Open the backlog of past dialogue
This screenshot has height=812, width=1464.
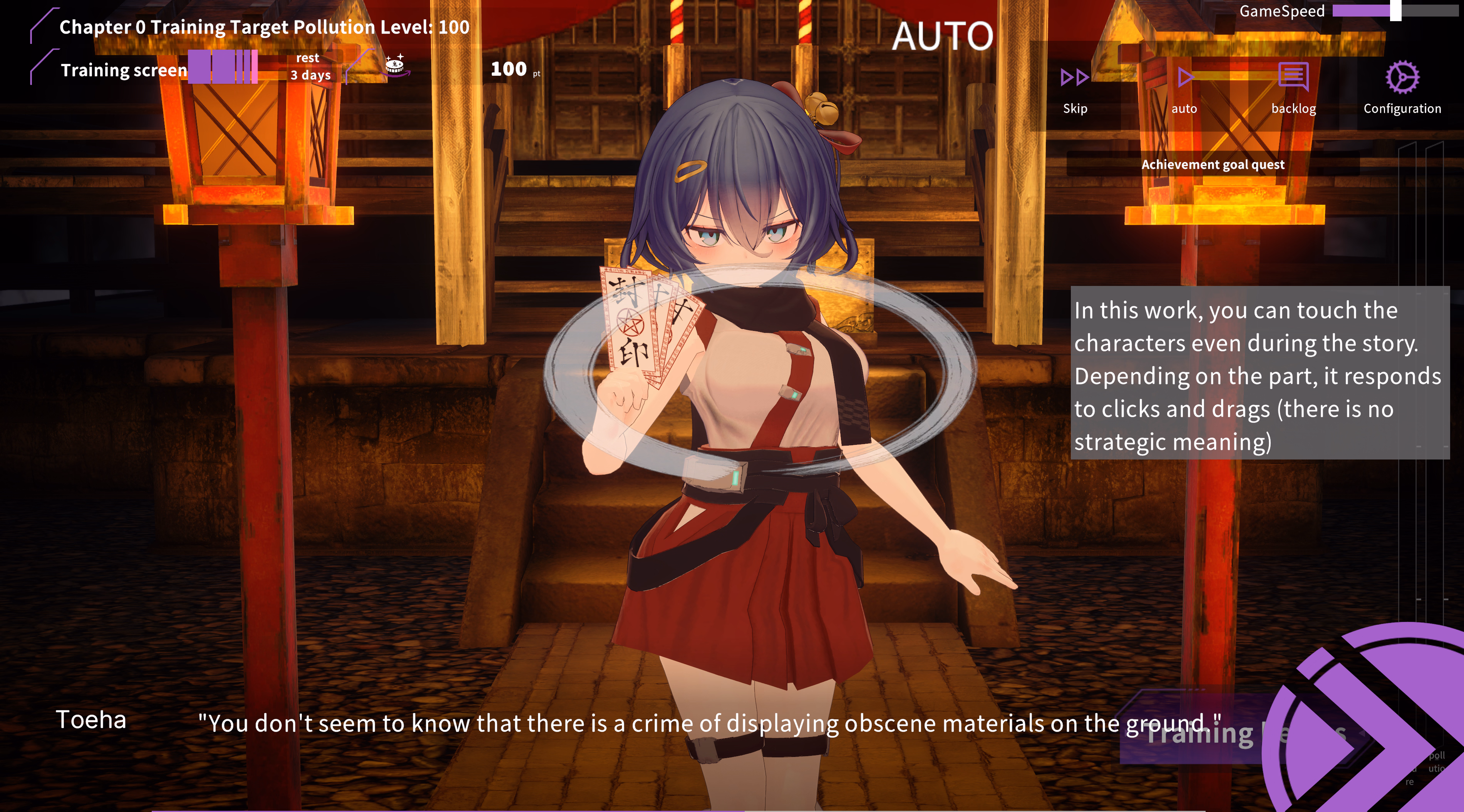pyautogui.click(x=1293, y=87)
